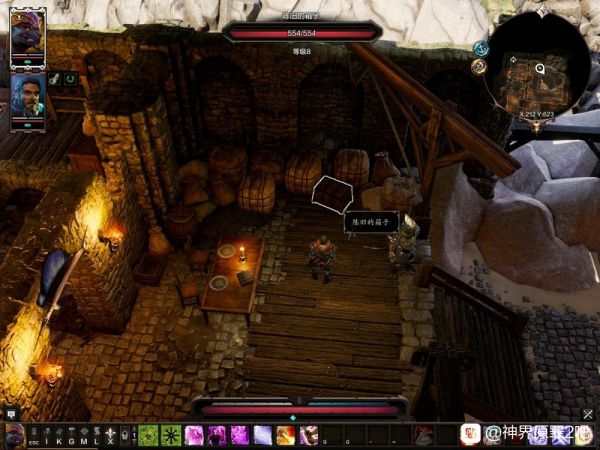Open the hotbar button labeled M
Viewport: 600px width, 450px height.
click(x=83, y=436)
